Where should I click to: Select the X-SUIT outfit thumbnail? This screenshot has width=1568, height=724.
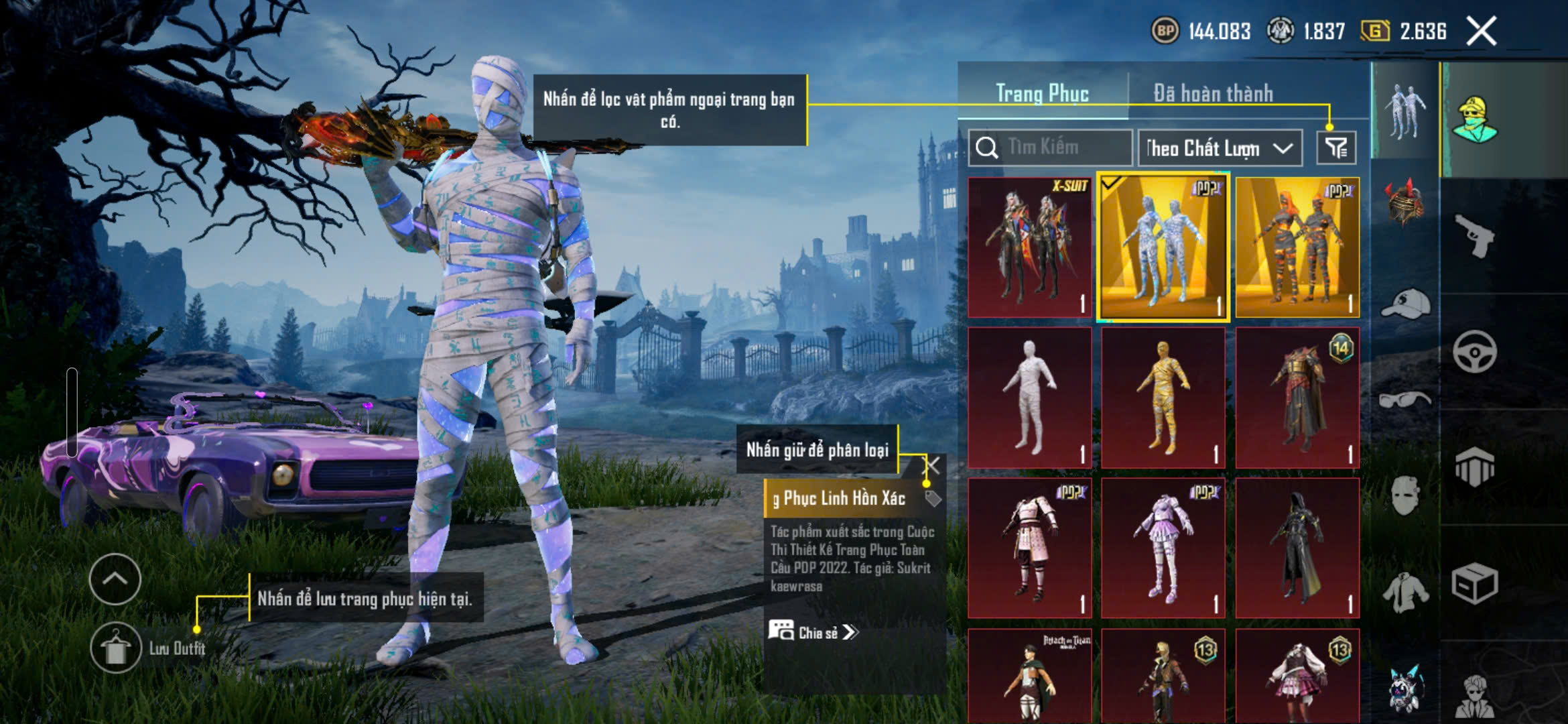1029,247
